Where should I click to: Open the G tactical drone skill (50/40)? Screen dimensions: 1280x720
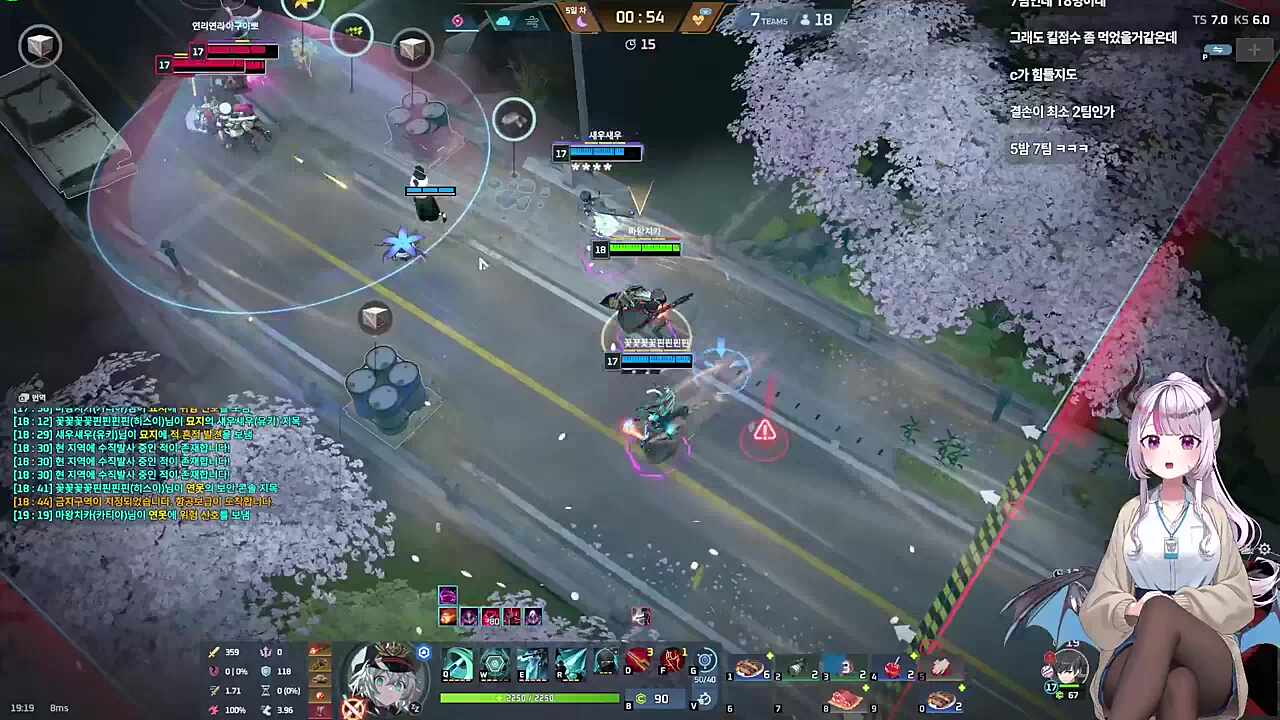click(x=705, y=661)
